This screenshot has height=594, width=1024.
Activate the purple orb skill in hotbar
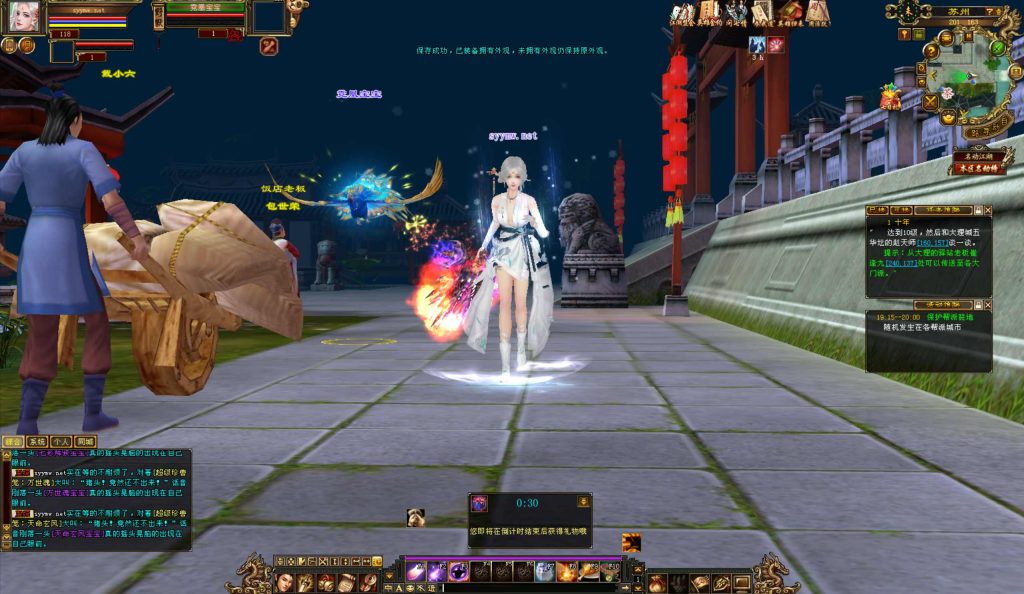458,572
